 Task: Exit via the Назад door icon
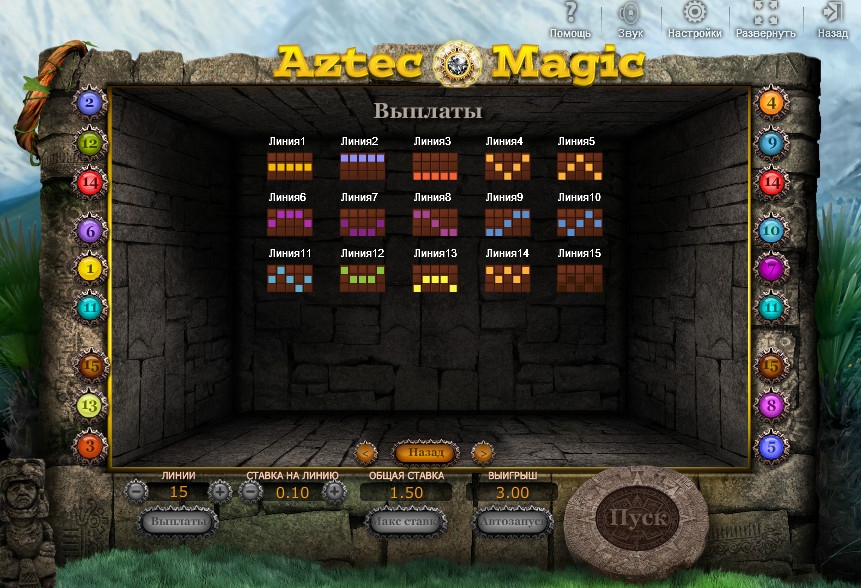(832, 20)
